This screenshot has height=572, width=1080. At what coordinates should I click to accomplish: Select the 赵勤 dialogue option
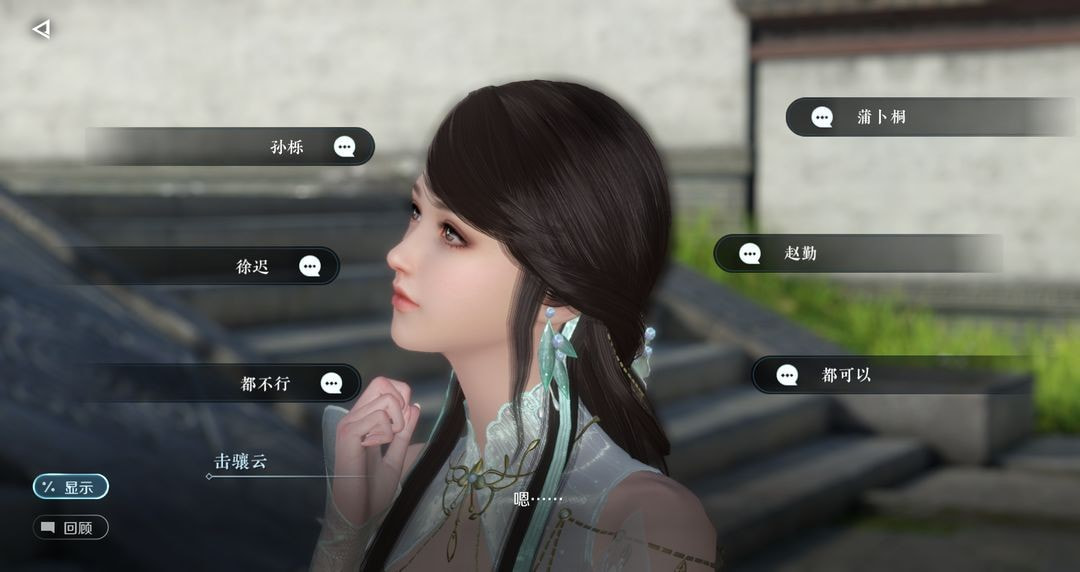(x=800, y=254)
